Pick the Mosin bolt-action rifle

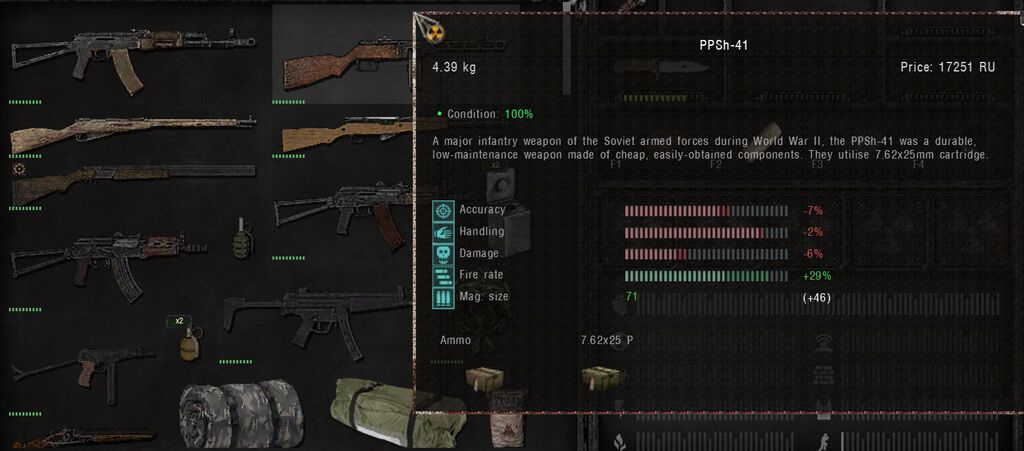[130, 130]
